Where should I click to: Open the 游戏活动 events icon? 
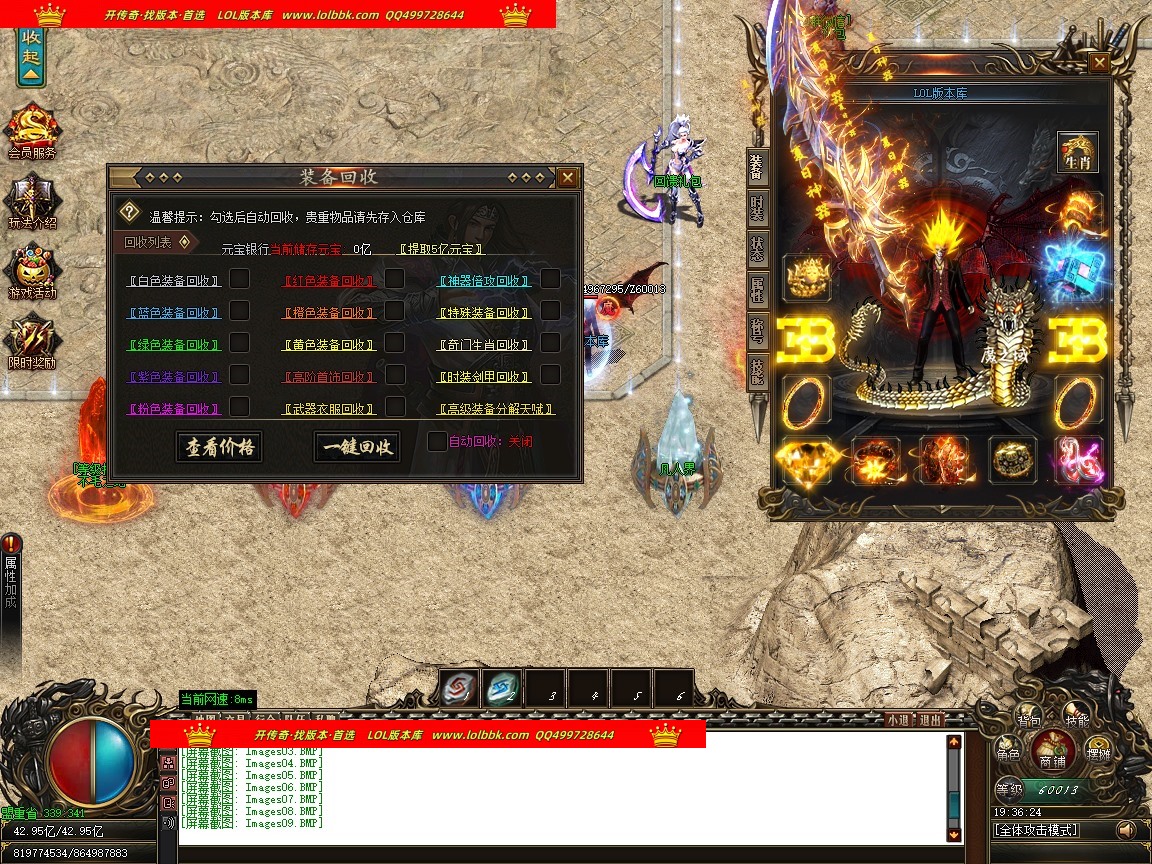[32, 270]
